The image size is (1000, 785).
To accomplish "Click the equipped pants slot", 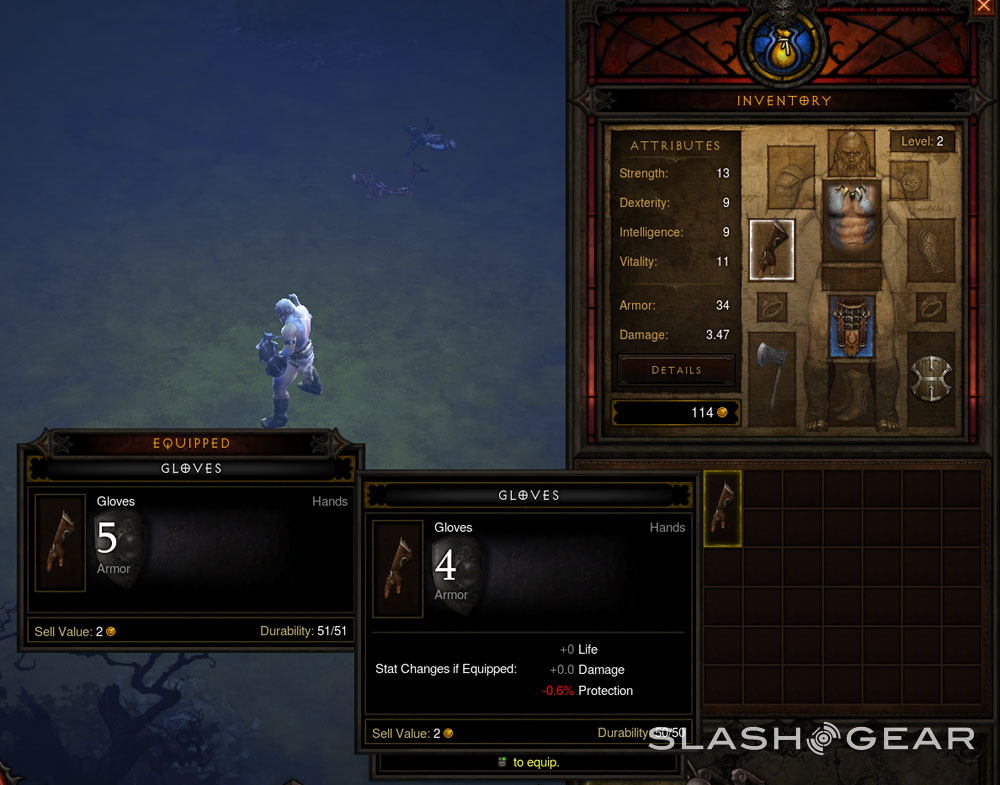I will coord(852,327).
